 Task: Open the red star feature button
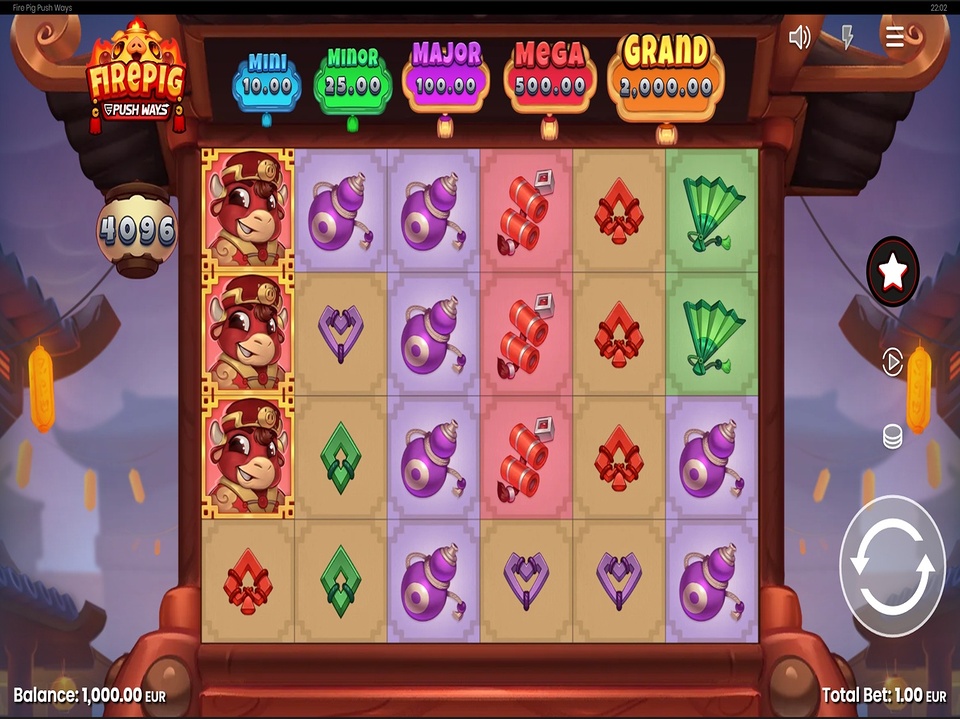coord(892,271)
